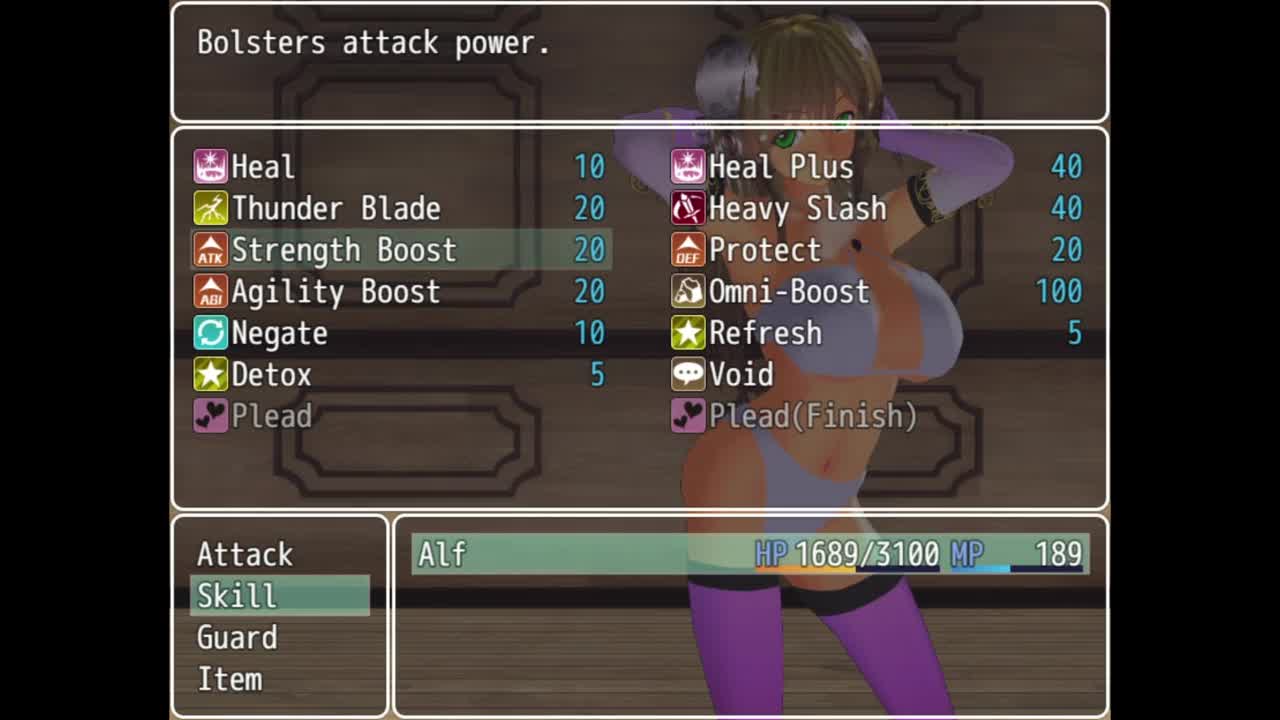This screenshot has height=720, width=1280.
Task: Cast the Refresh skill
Action: point(878,333)
